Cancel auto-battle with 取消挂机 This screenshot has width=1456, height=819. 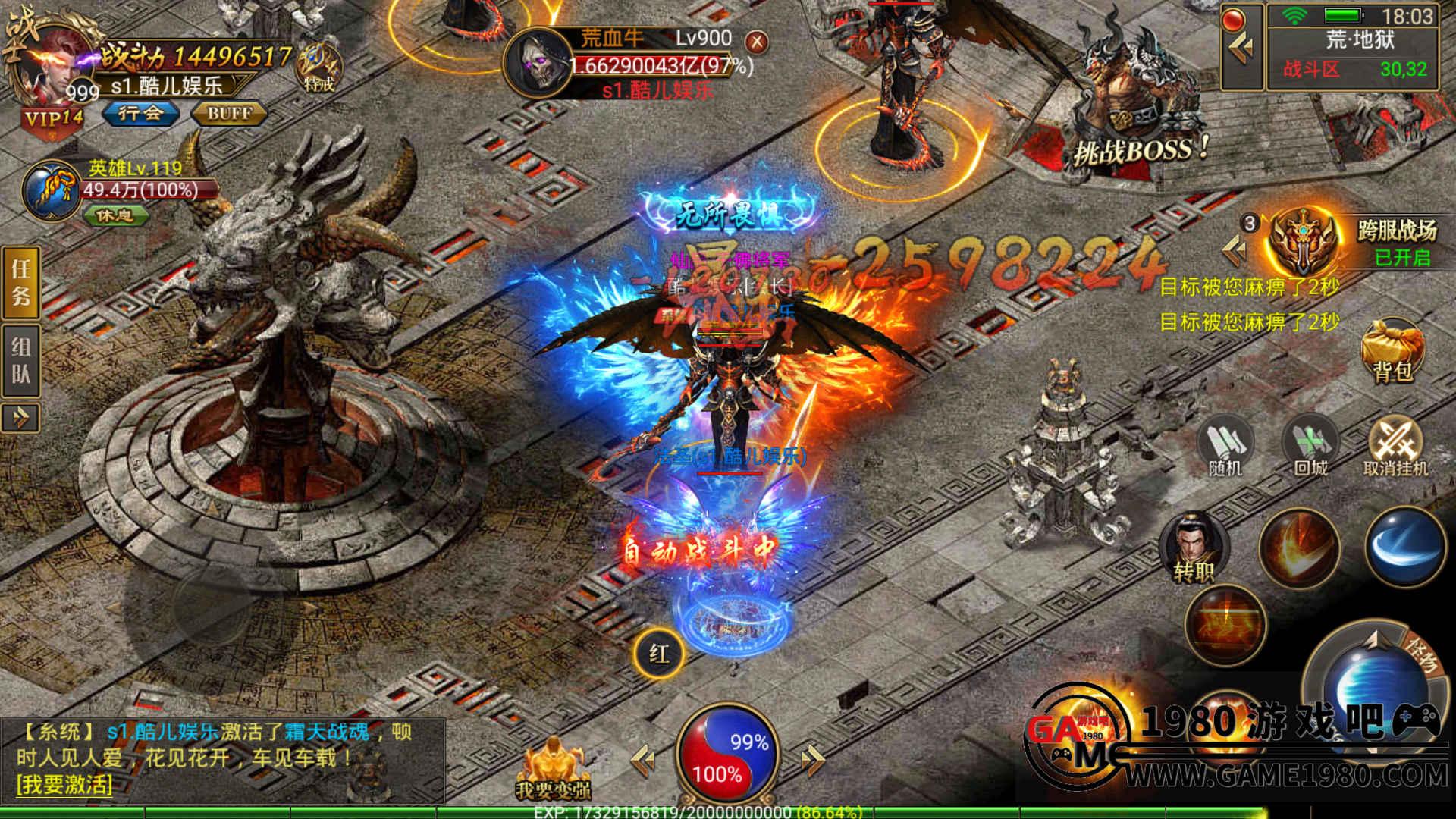click(x=1395, y=447)
